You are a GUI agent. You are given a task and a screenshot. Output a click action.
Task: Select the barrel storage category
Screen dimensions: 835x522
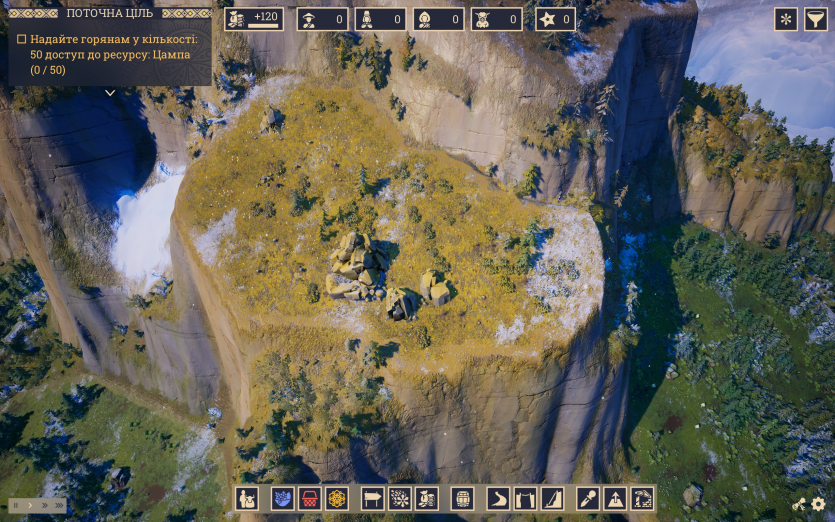[x=462, y=498]
